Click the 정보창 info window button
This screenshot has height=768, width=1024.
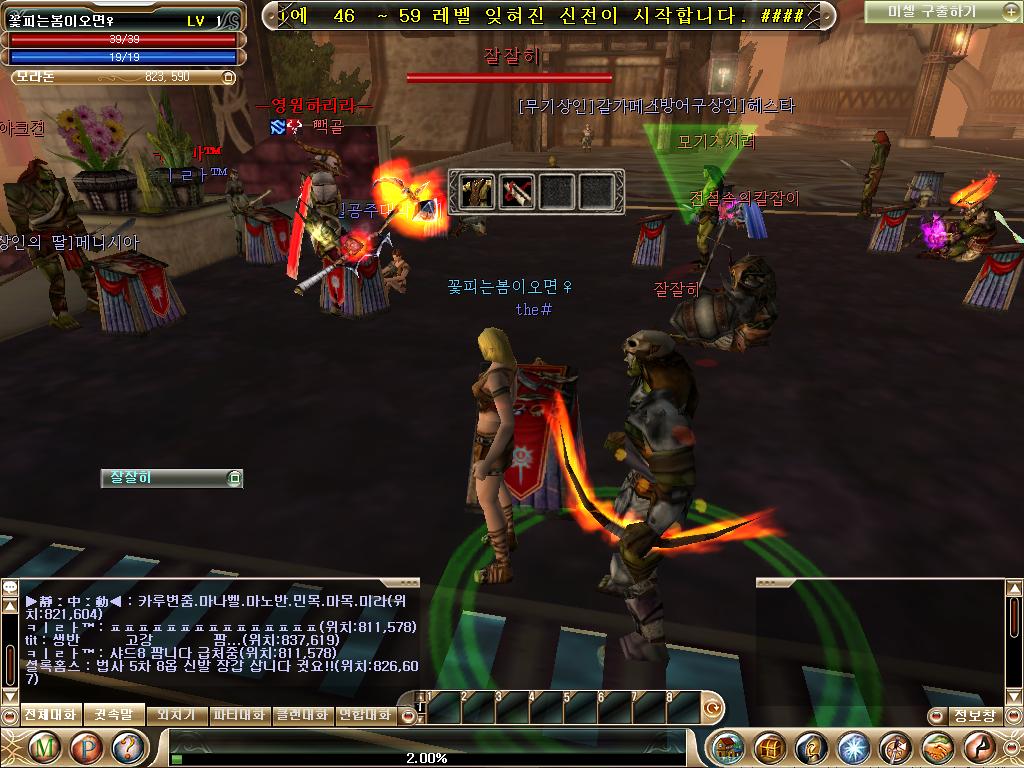(974, 715)
